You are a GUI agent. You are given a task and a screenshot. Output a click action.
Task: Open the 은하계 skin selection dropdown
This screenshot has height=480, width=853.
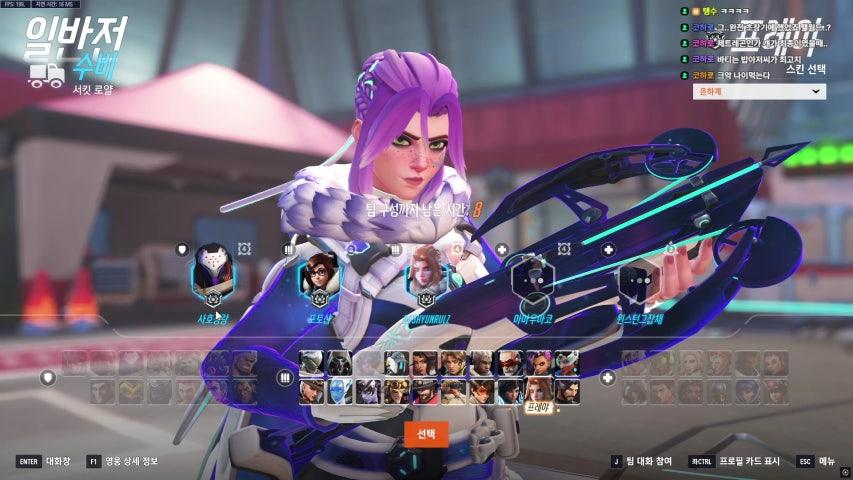tap(759, 91)
